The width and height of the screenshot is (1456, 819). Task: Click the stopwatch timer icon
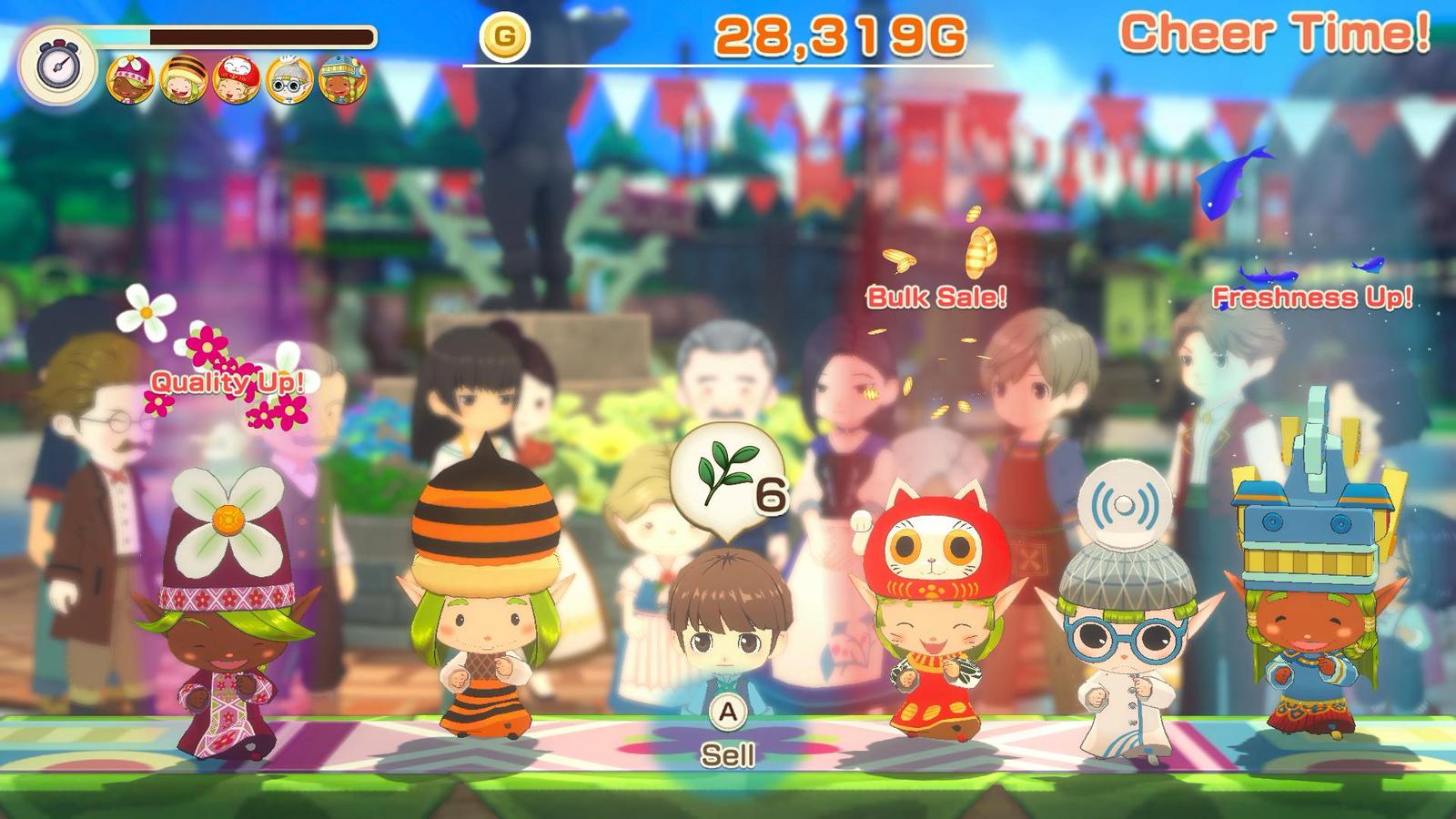pos(59,66)
